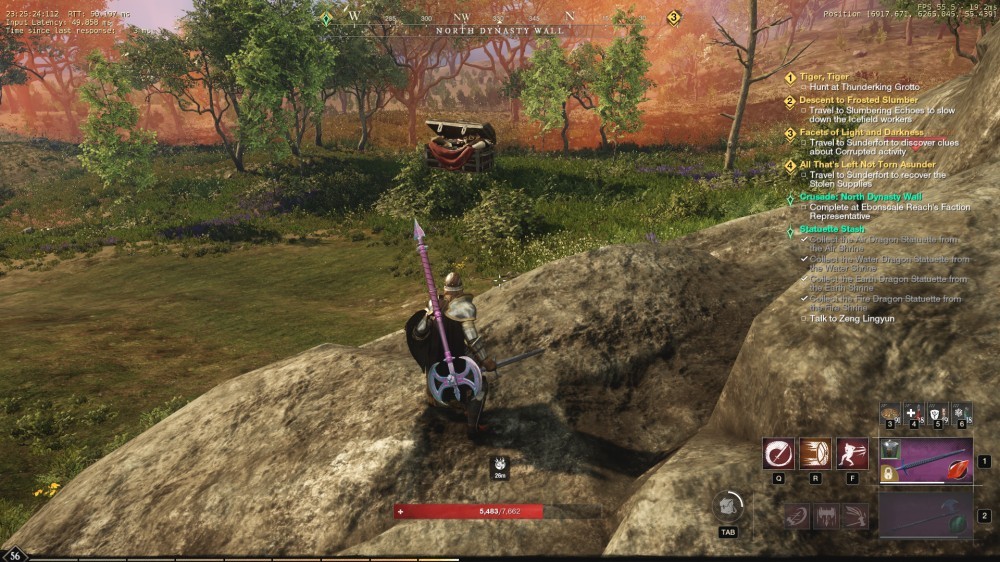Equip the sword in weapon slot one
The image size is (1000, 562).
(925, 462)
